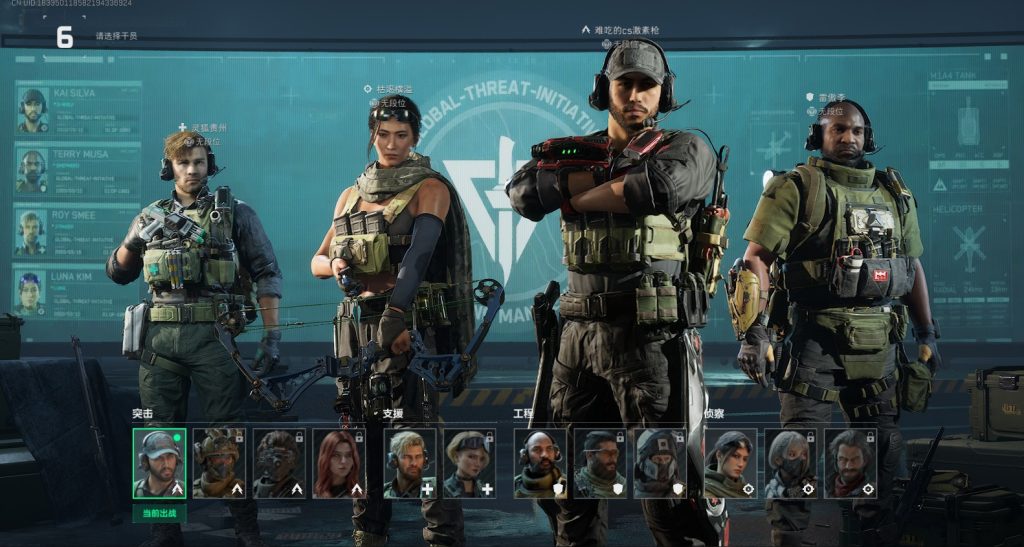Choose the blond bearded support operator with headset
This screenshot has width=1024, height=547.
tap(410, 463)
